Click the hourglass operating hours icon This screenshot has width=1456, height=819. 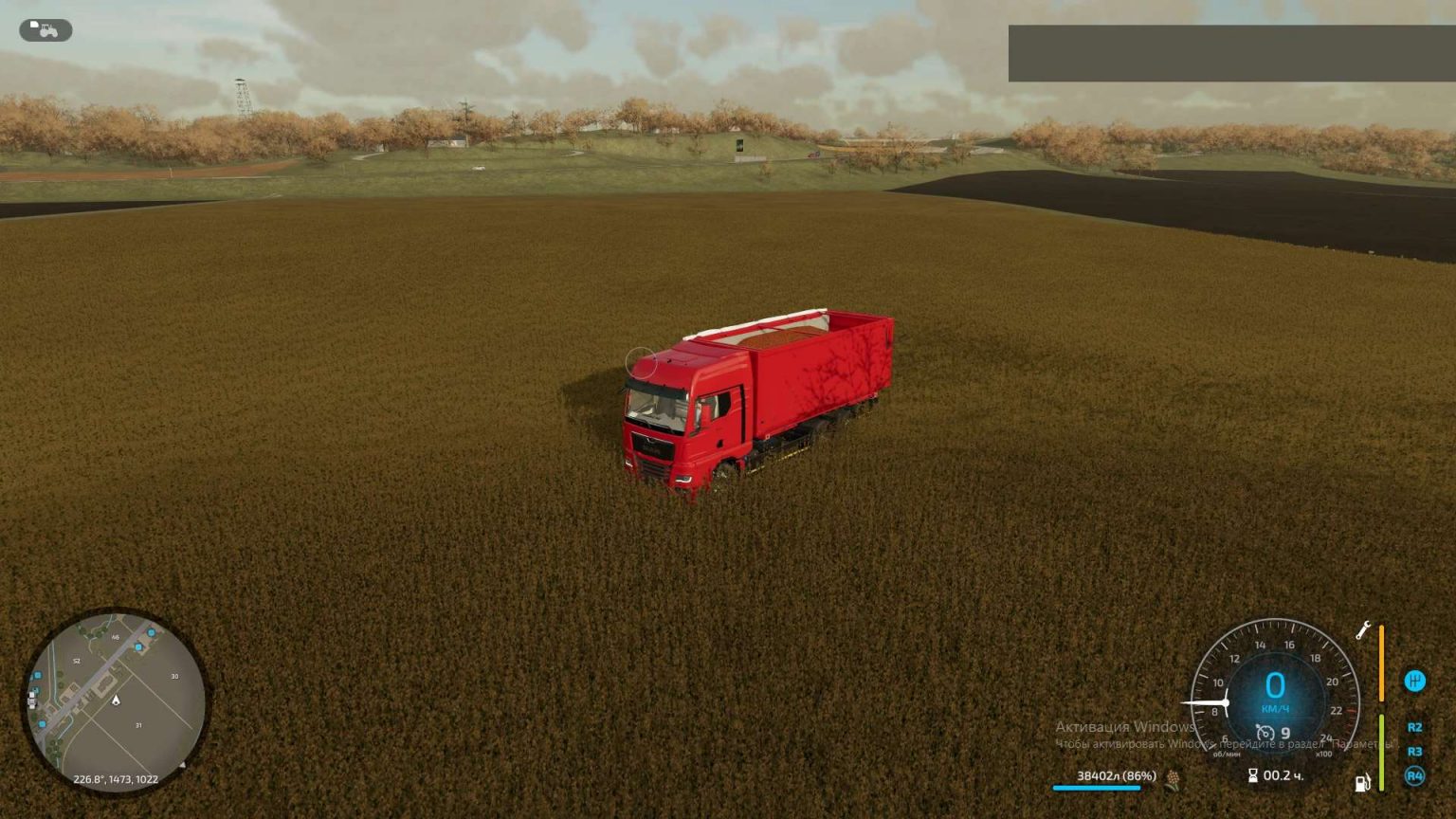tap(1253, 775)
